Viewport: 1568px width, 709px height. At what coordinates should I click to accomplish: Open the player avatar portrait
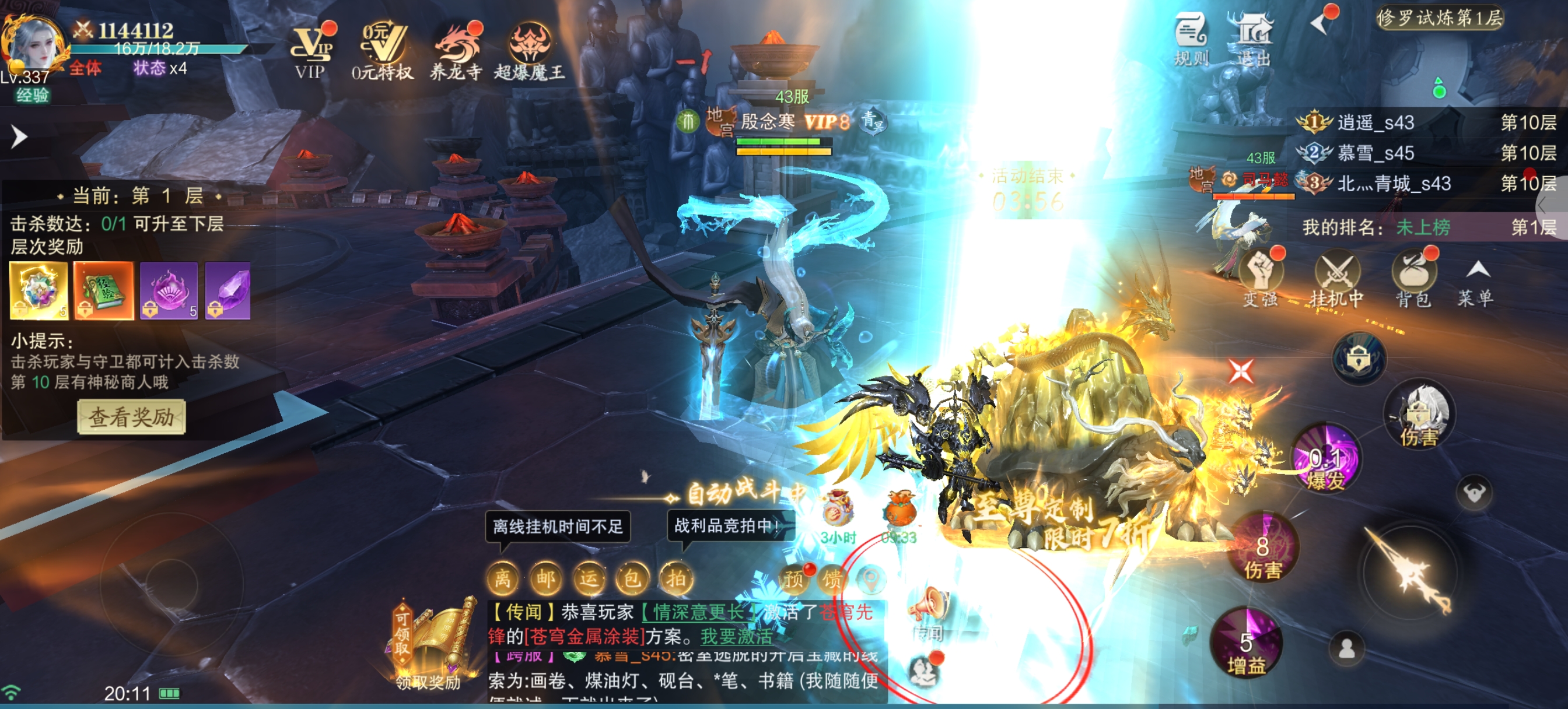pos(34,43)
